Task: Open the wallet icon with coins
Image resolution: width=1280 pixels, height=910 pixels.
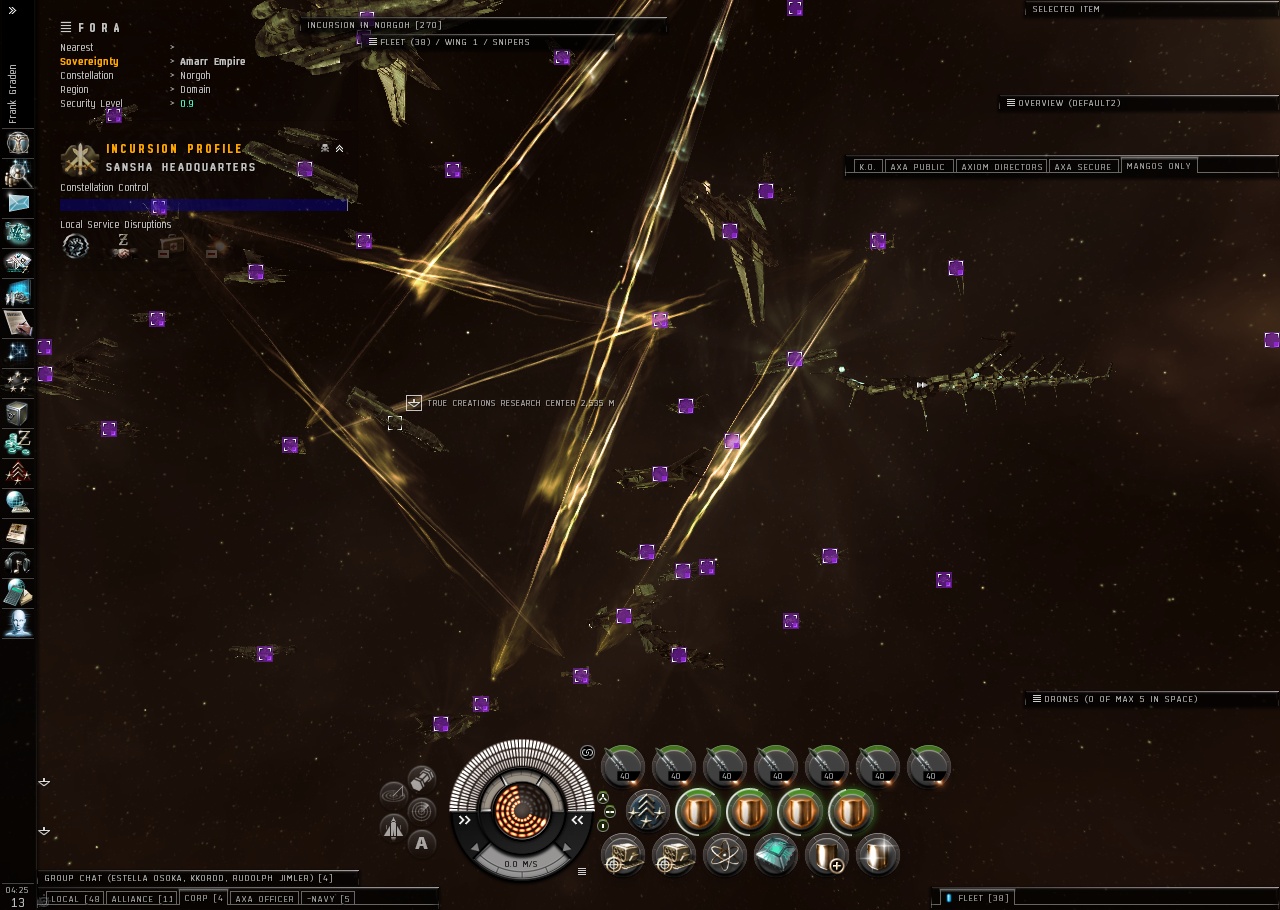Action: pos(18,442)
